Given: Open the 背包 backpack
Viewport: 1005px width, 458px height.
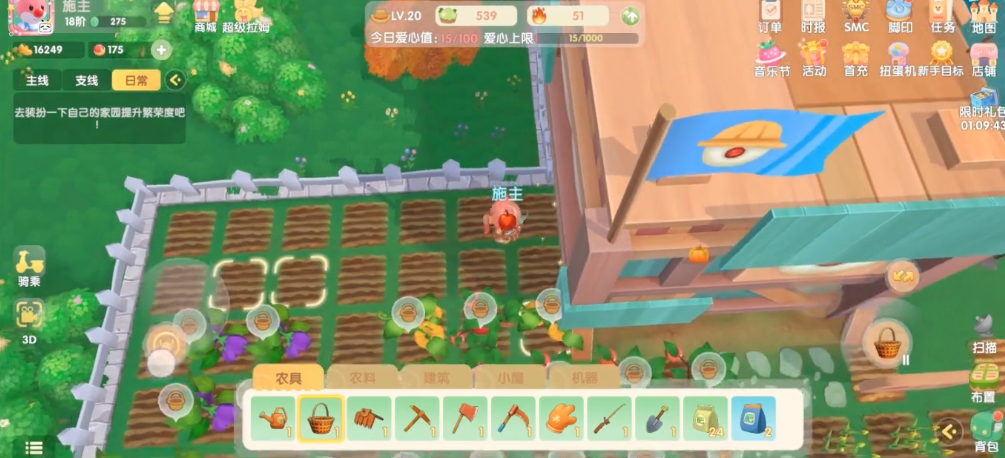Looking at the screenshot, I should coord(986,432).
